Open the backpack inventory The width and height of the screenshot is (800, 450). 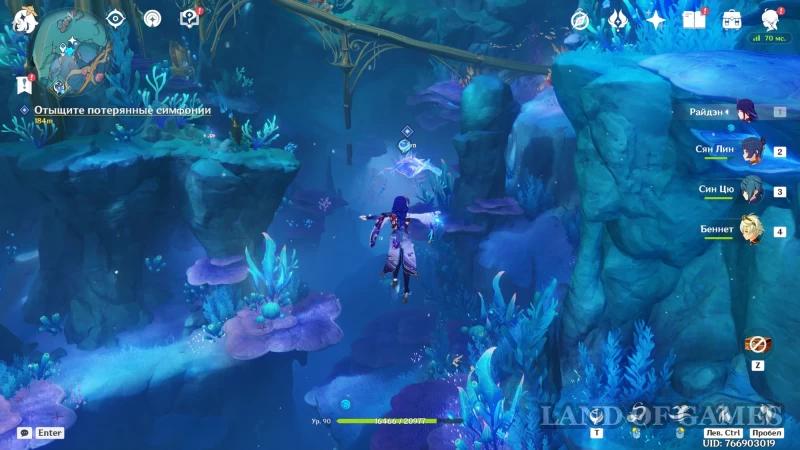click(732, 19)
